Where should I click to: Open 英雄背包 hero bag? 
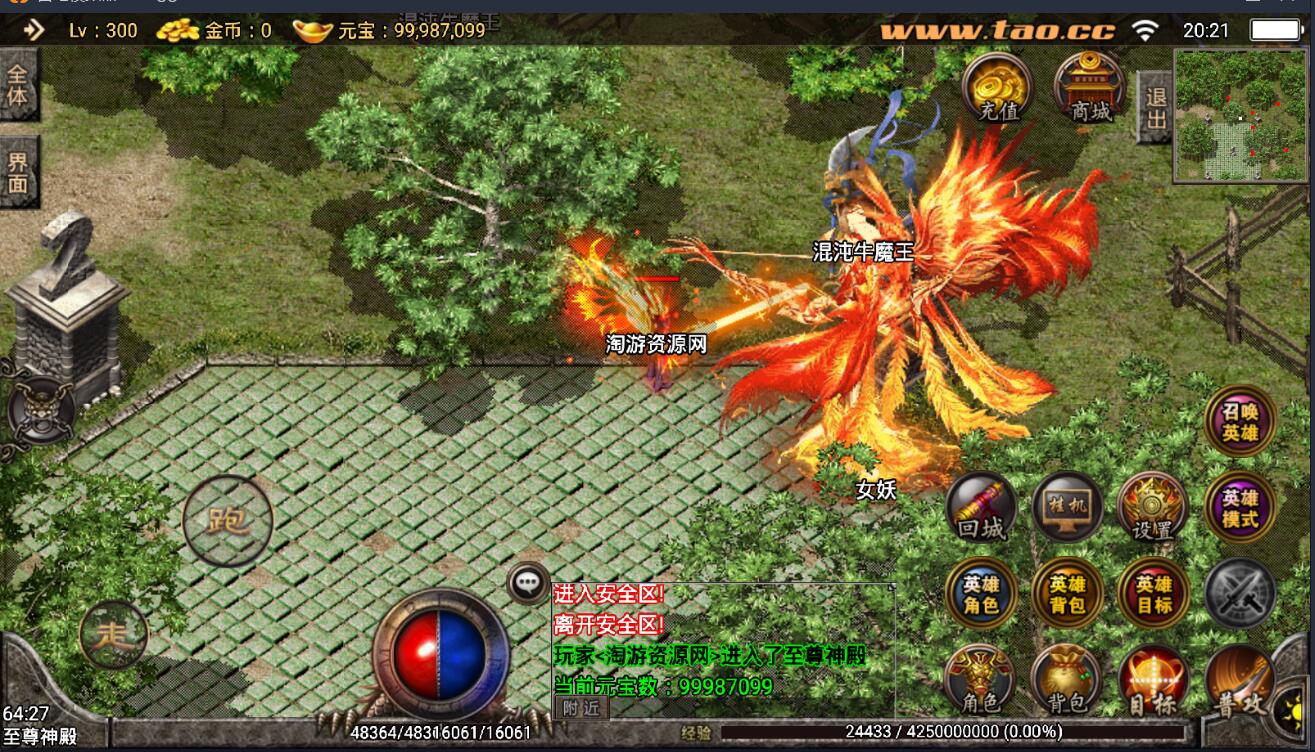[1067, 594]
